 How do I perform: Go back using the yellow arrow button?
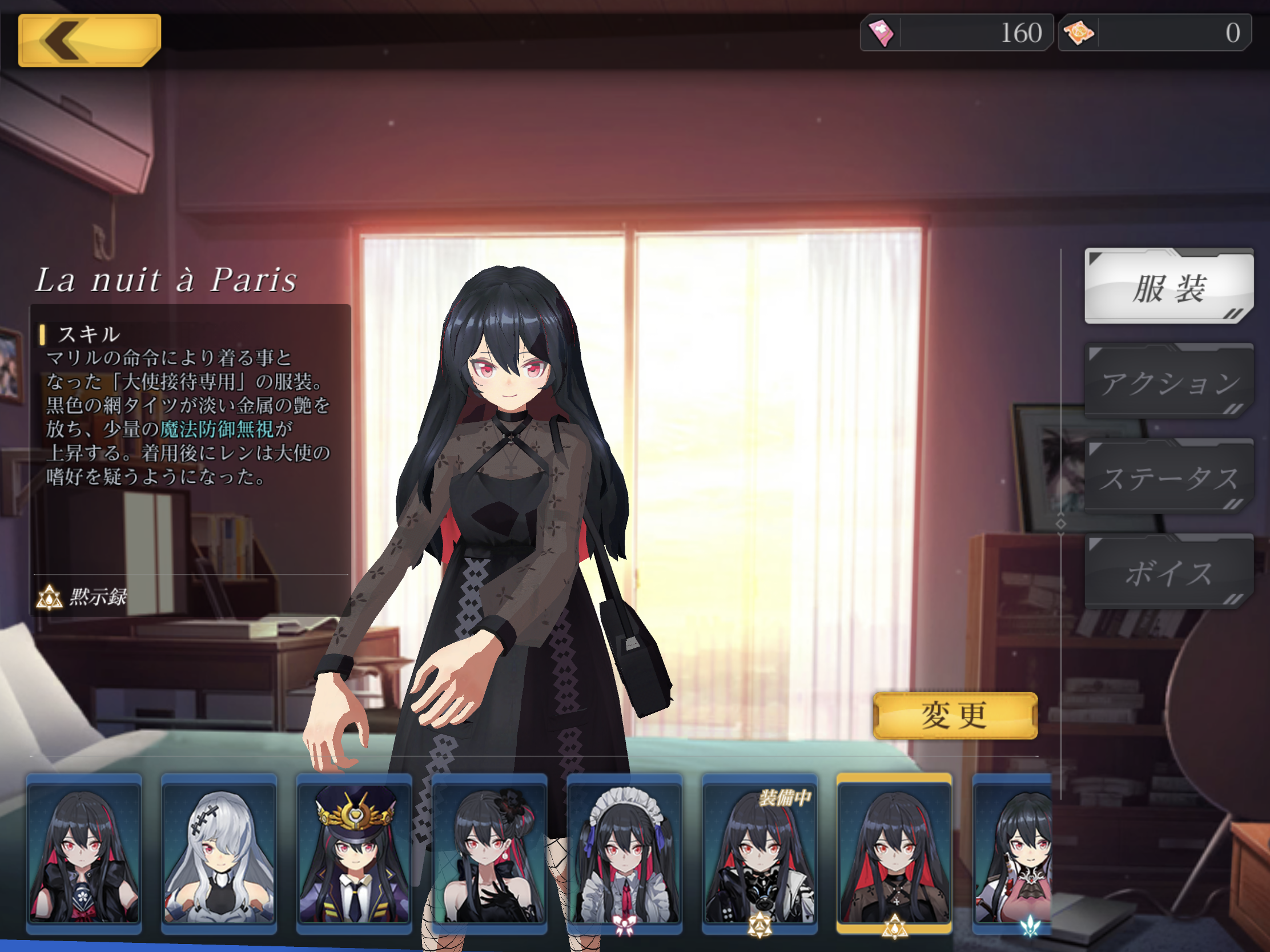(89, 40)
